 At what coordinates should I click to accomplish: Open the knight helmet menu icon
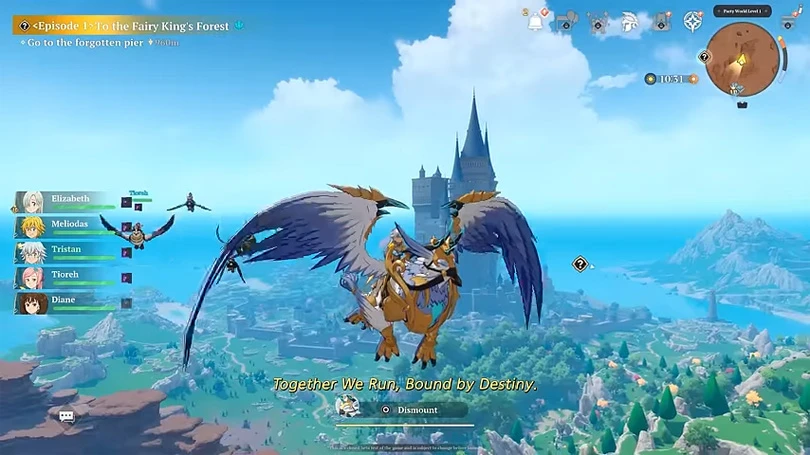(629, 21)
